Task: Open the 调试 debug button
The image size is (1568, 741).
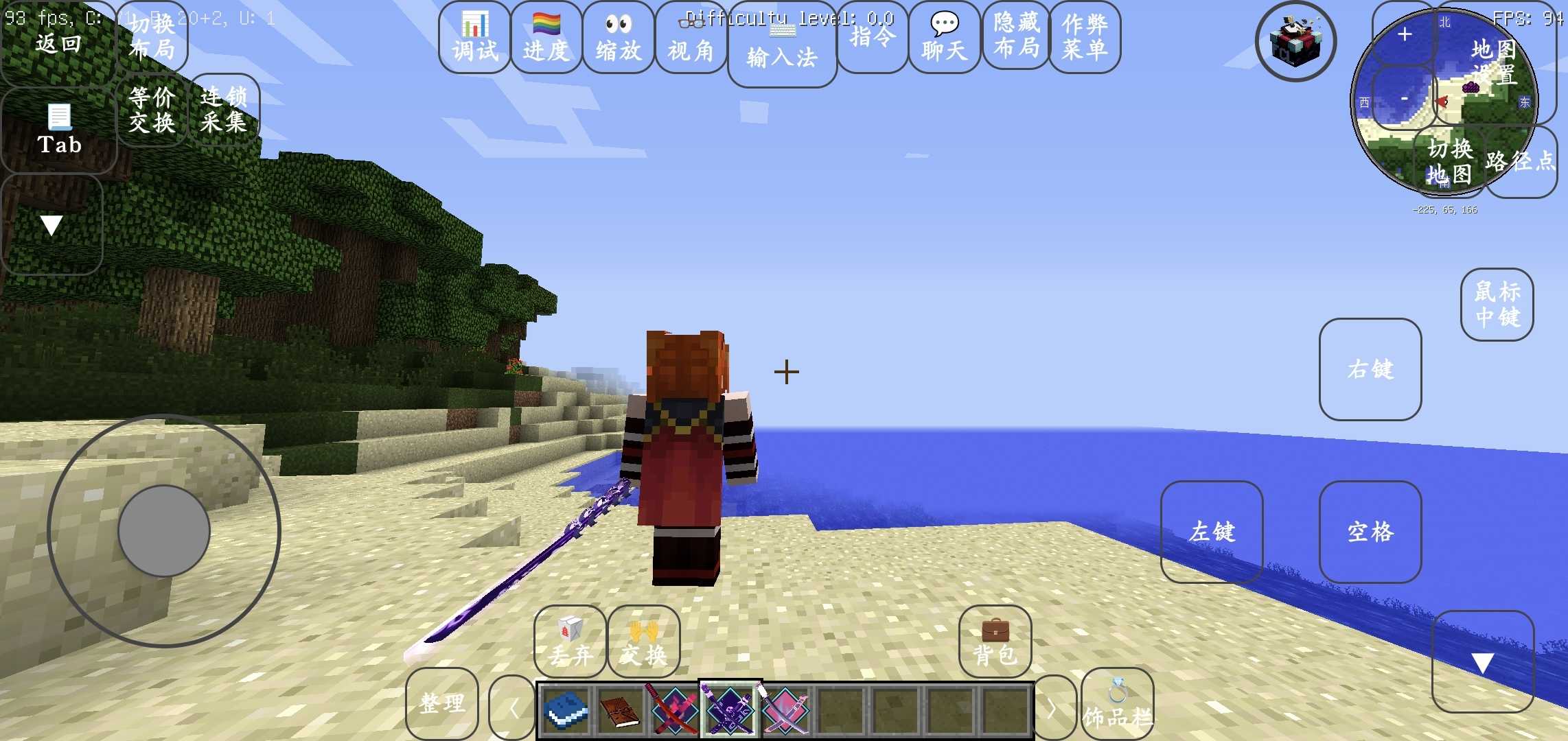Action: click(x=474, y=38)
